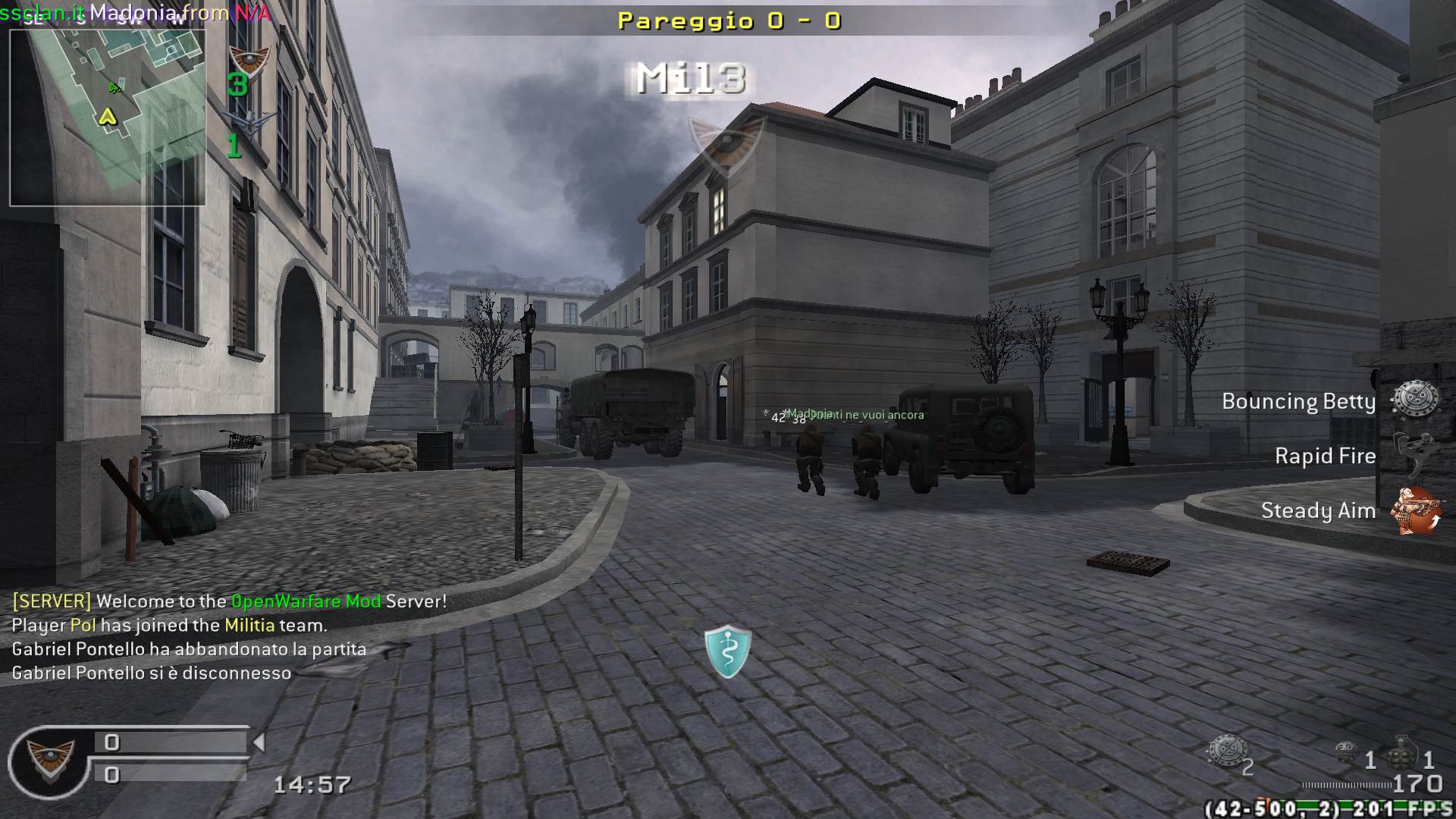Select the Bouncing Betty mine inventory icon
The image size is (1456, 819).
(1226, 751)
